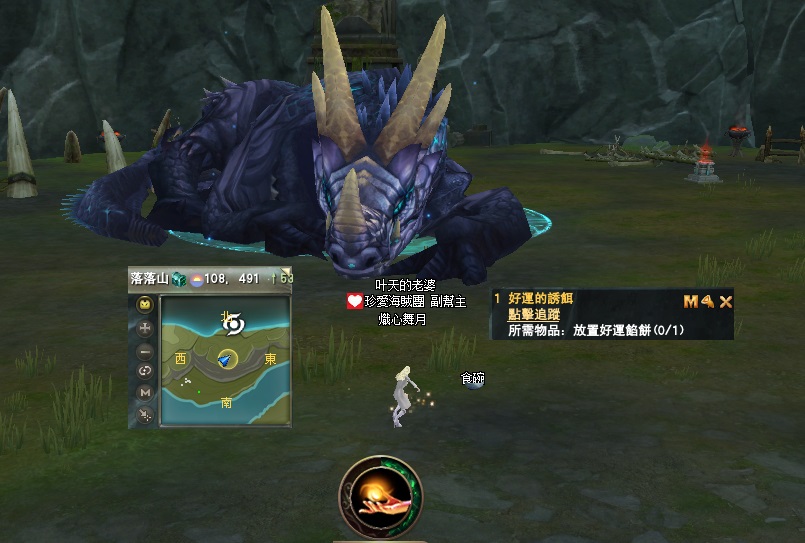Click the teal cube icon next to 落落山
Screen dimensions: 805x543
(178, 279)
